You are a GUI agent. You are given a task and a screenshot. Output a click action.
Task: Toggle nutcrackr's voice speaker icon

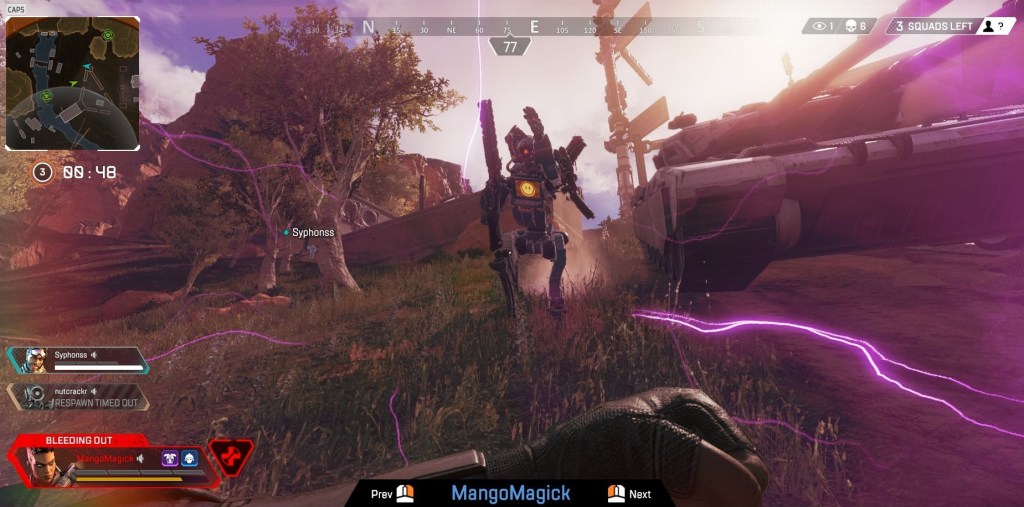click(94, 390)
